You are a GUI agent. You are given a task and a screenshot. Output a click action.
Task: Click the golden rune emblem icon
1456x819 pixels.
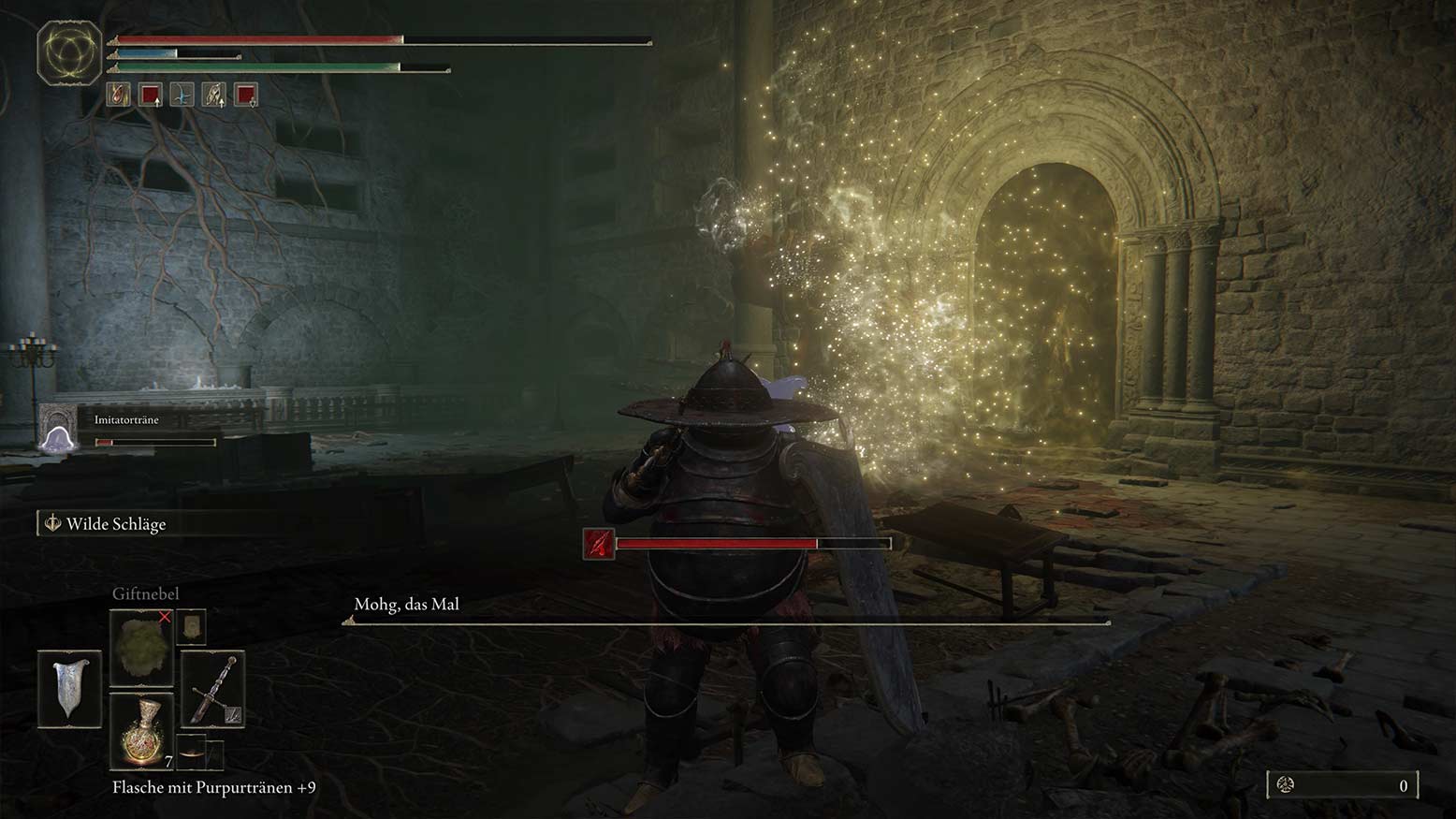click(69, 52)
